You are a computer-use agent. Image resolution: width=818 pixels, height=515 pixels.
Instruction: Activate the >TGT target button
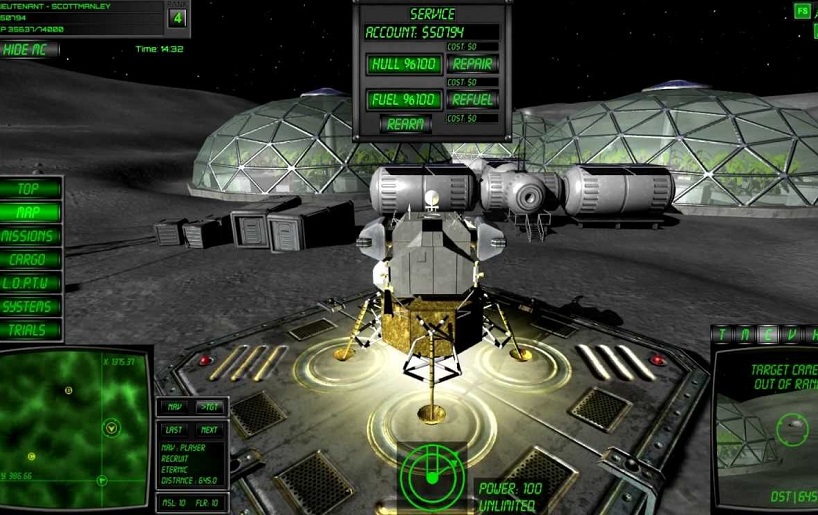point(208,407)
